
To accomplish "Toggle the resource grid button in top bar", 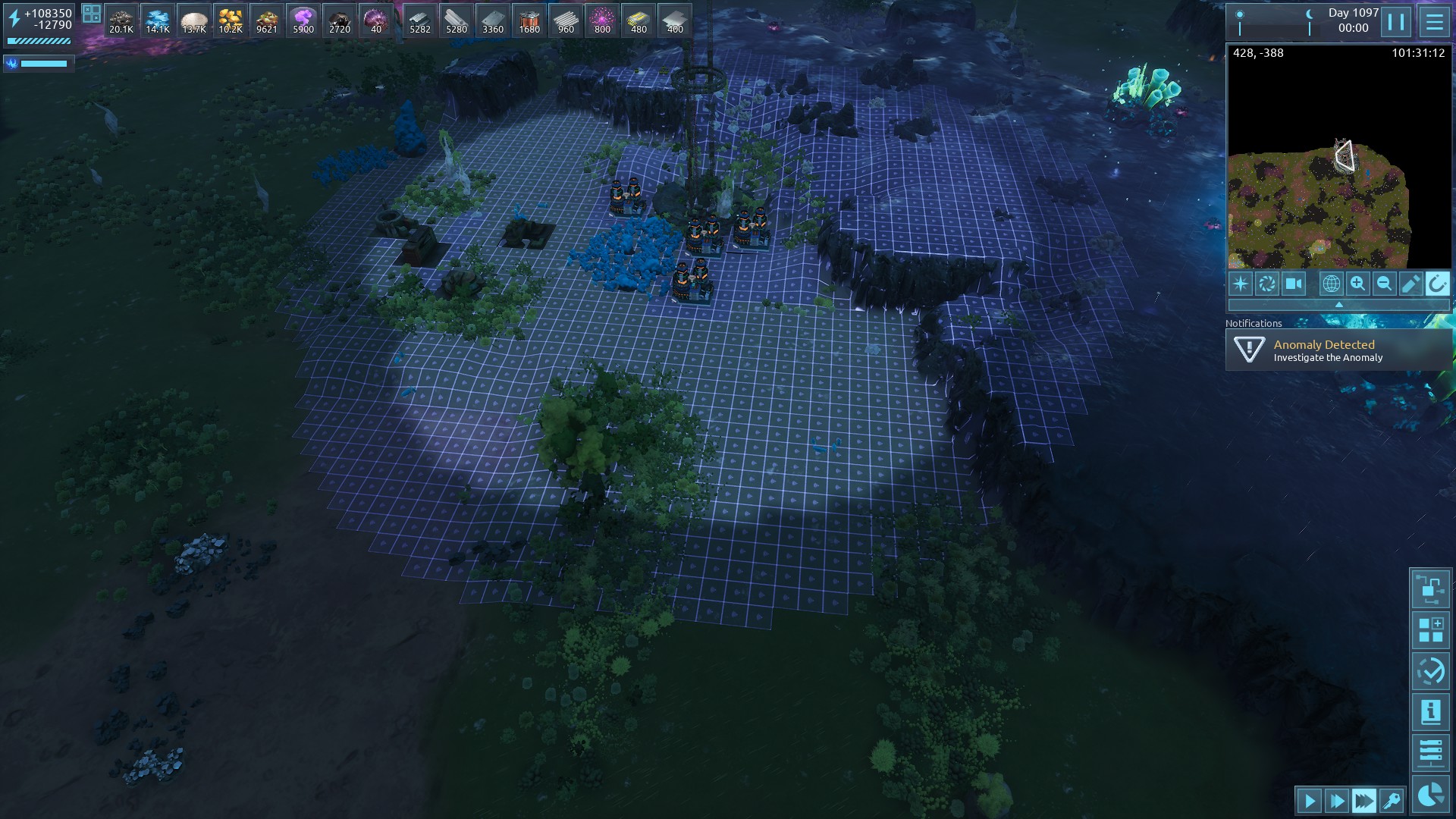I will point(92,14).
